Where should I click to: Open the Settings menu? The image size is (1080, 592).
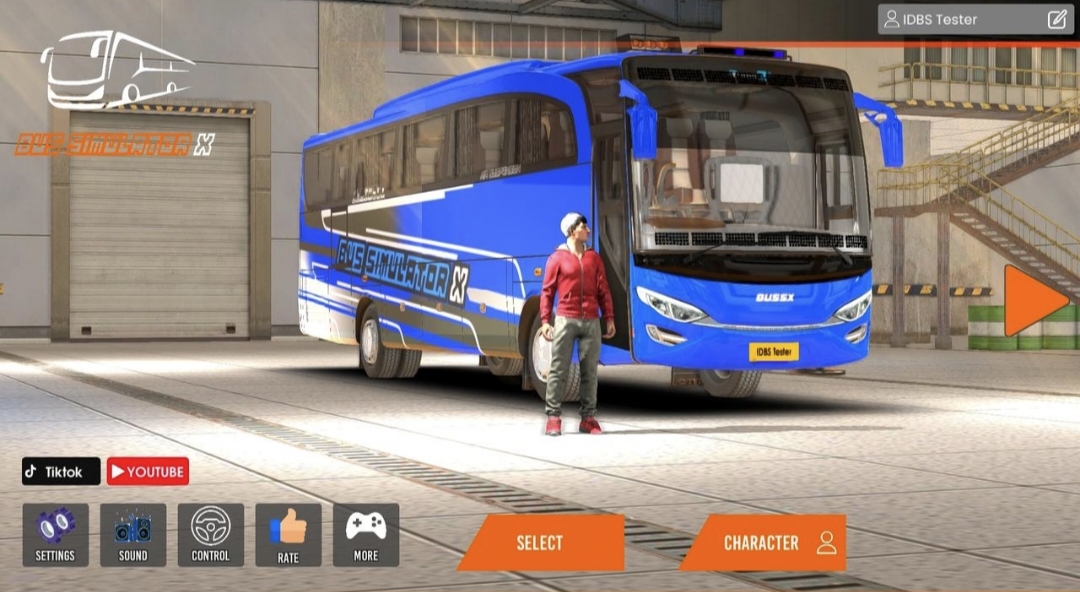tap(55, 535)
